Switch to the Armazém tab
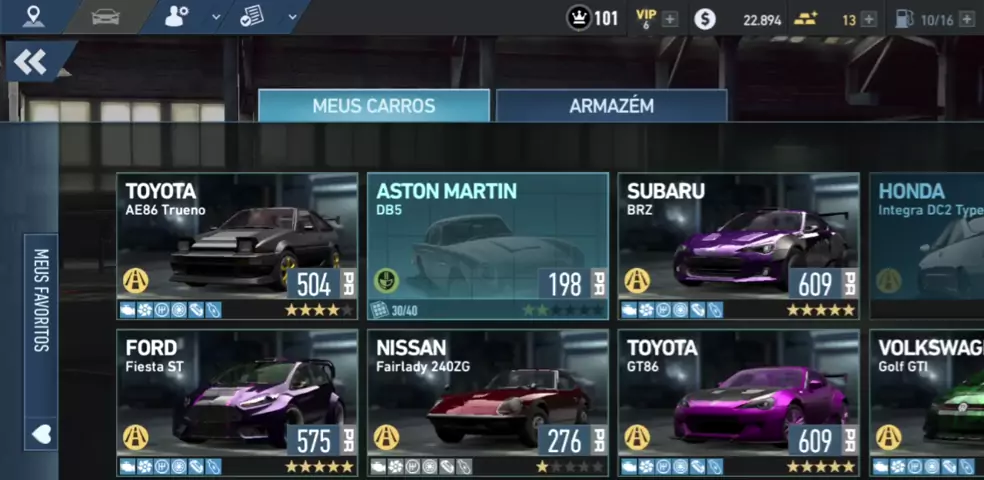This screenshot has width=984, height=480. 611,106
